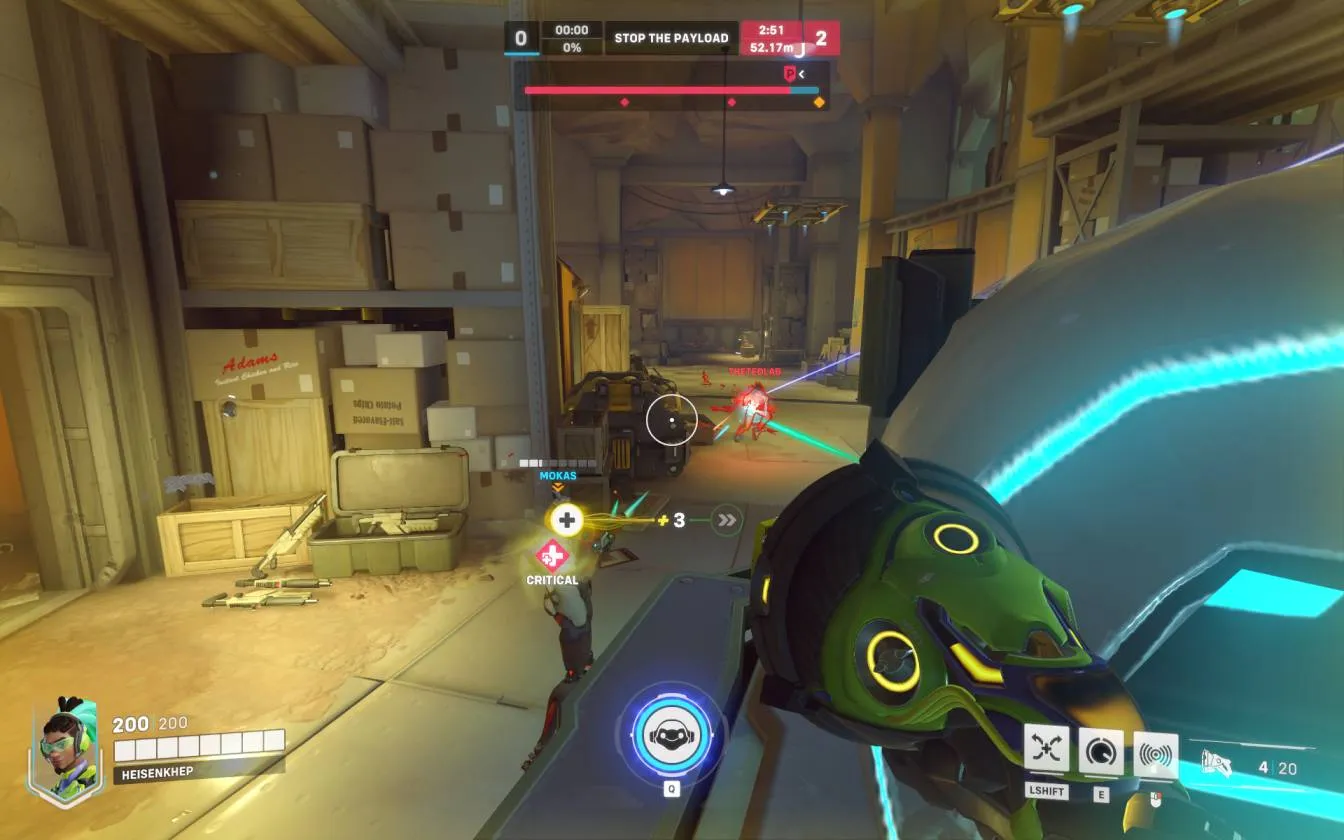Choose the speed boost double-arrow icon
This screenshot has height=840, width=1344.
pos(727,520)
